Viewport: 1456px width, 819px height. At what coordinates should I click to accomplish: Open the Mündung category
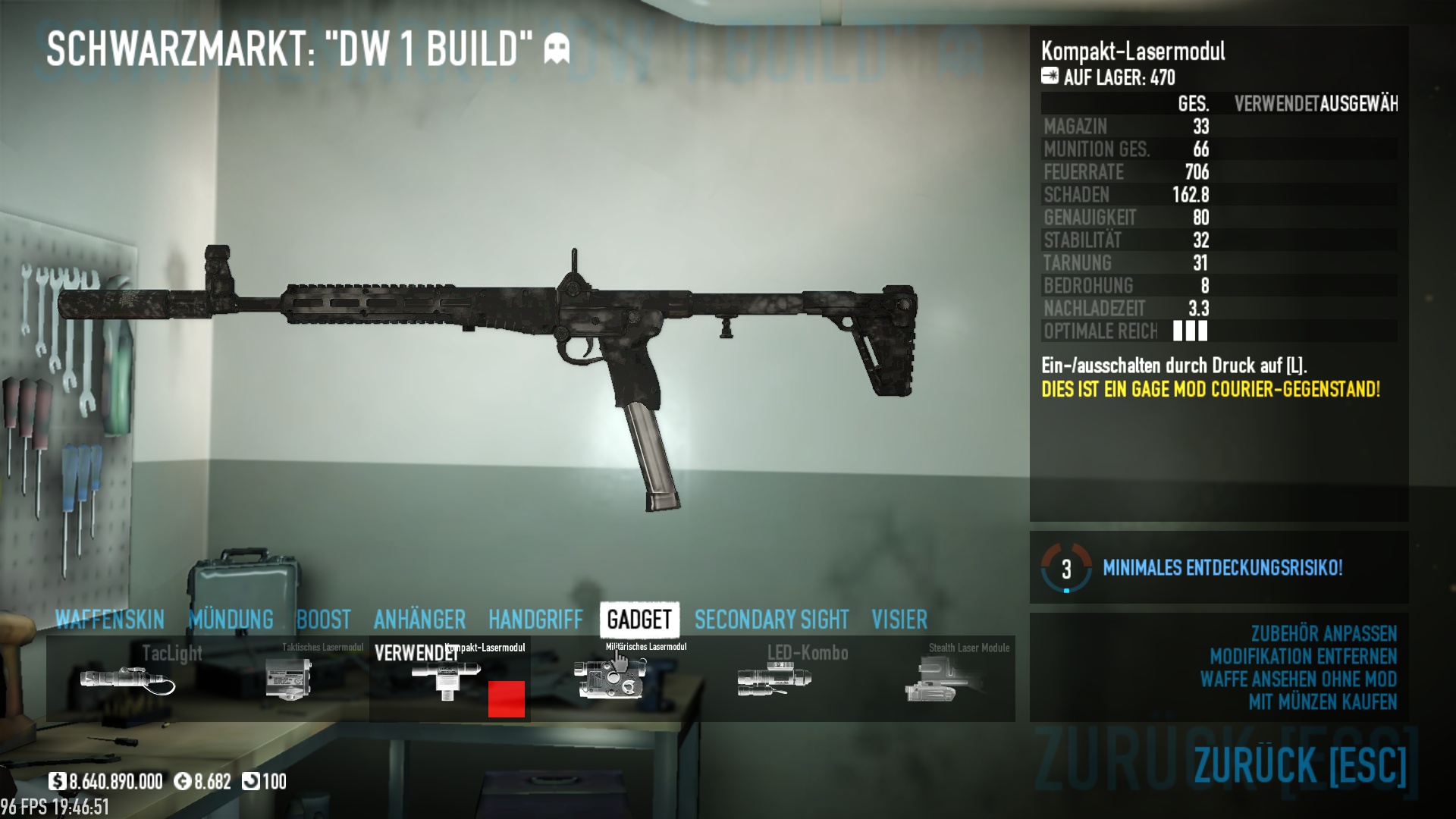[x=231, y=620]
